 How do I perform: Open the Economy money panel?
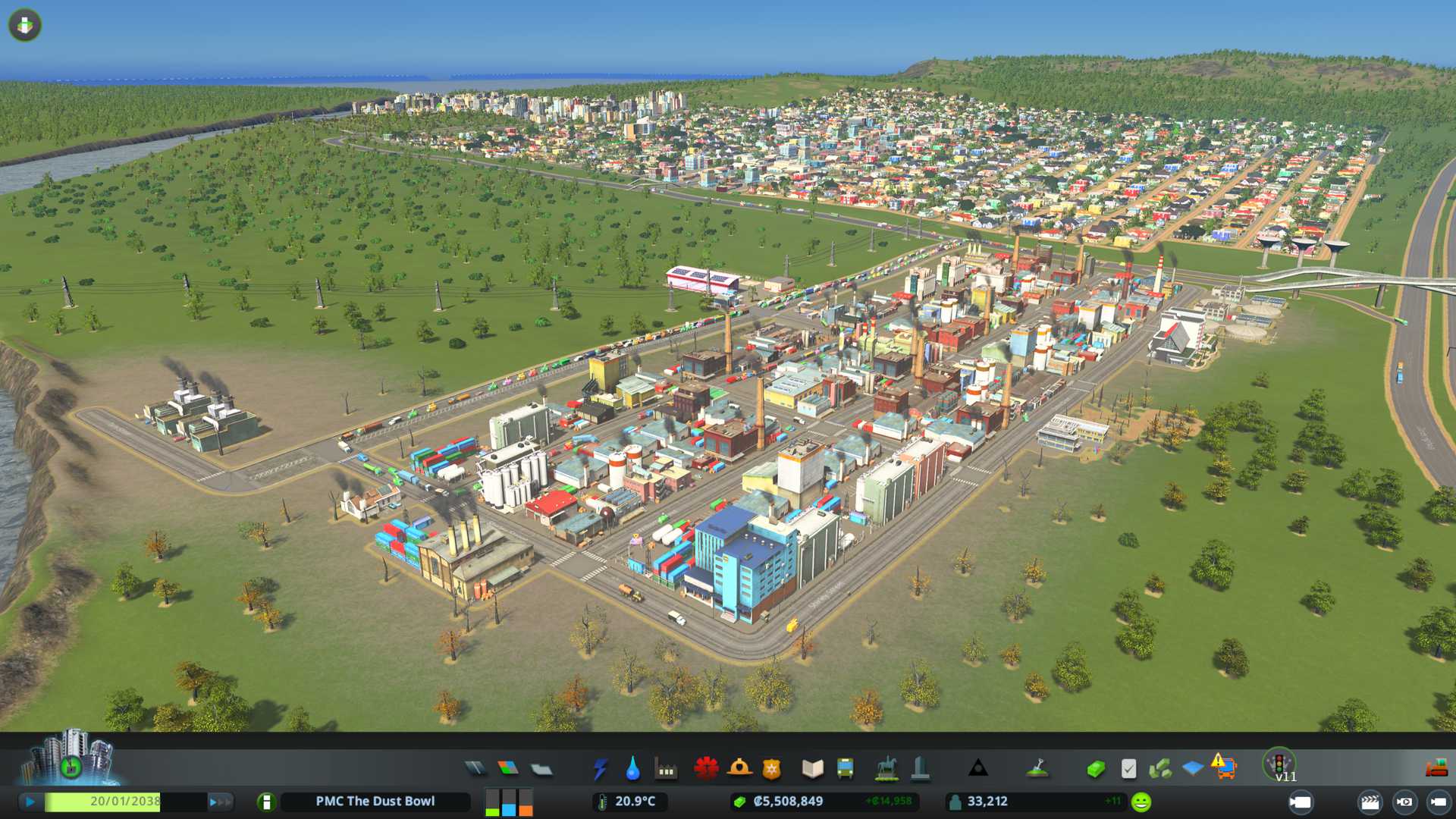[x=1096, y=769]
